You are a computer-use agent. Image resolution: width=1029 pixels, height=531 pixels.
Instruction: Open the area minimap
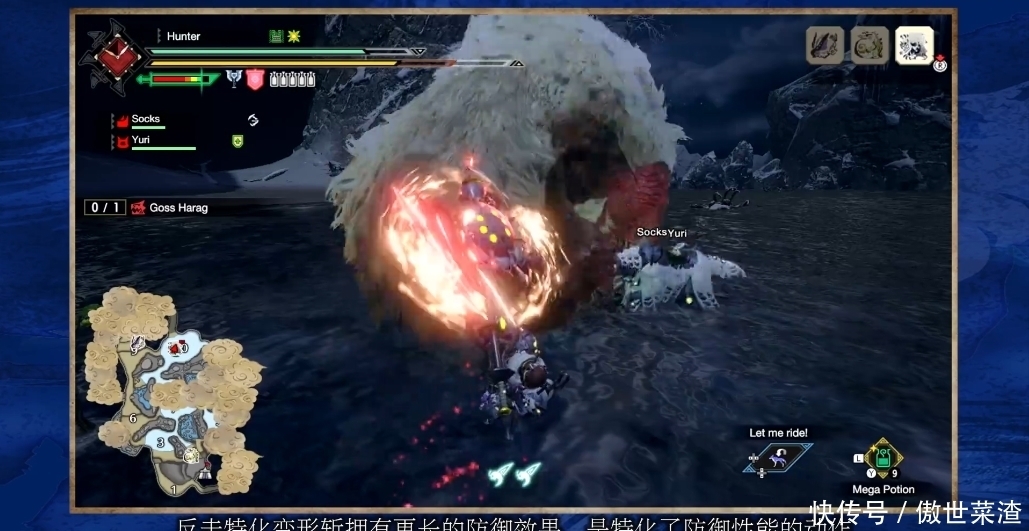[x=170, y=390]
